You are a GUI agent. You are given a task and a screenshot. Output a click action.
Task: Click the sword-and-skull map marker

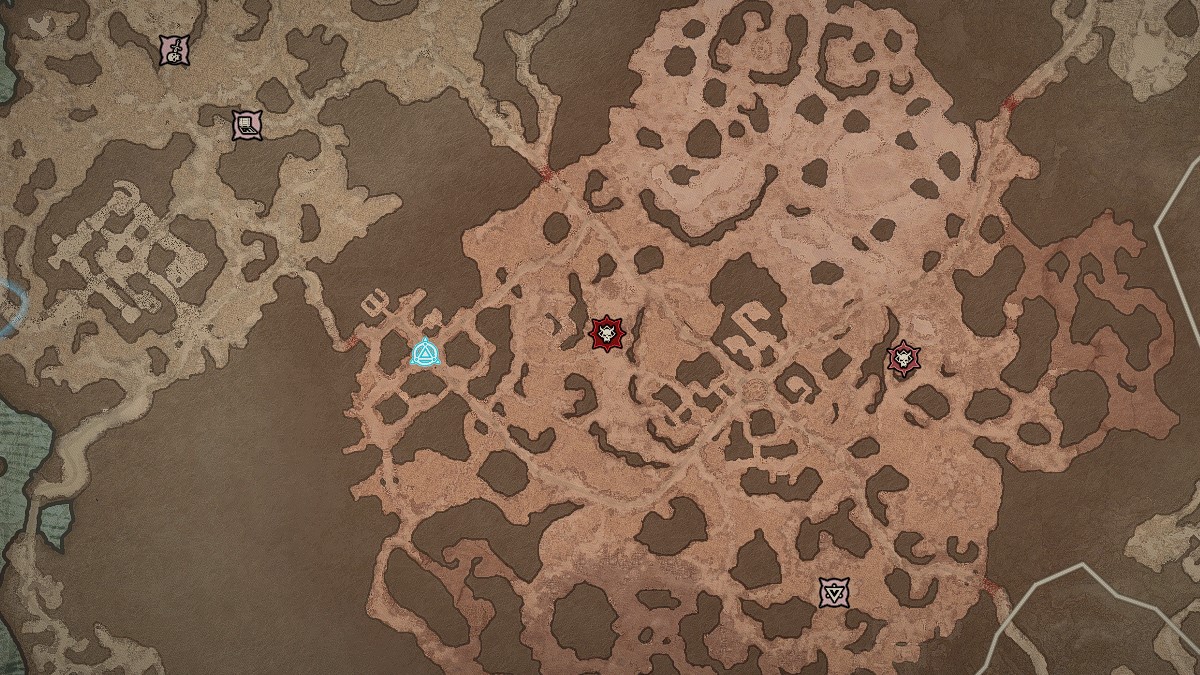pyautogui.click(x=175, y=51)
